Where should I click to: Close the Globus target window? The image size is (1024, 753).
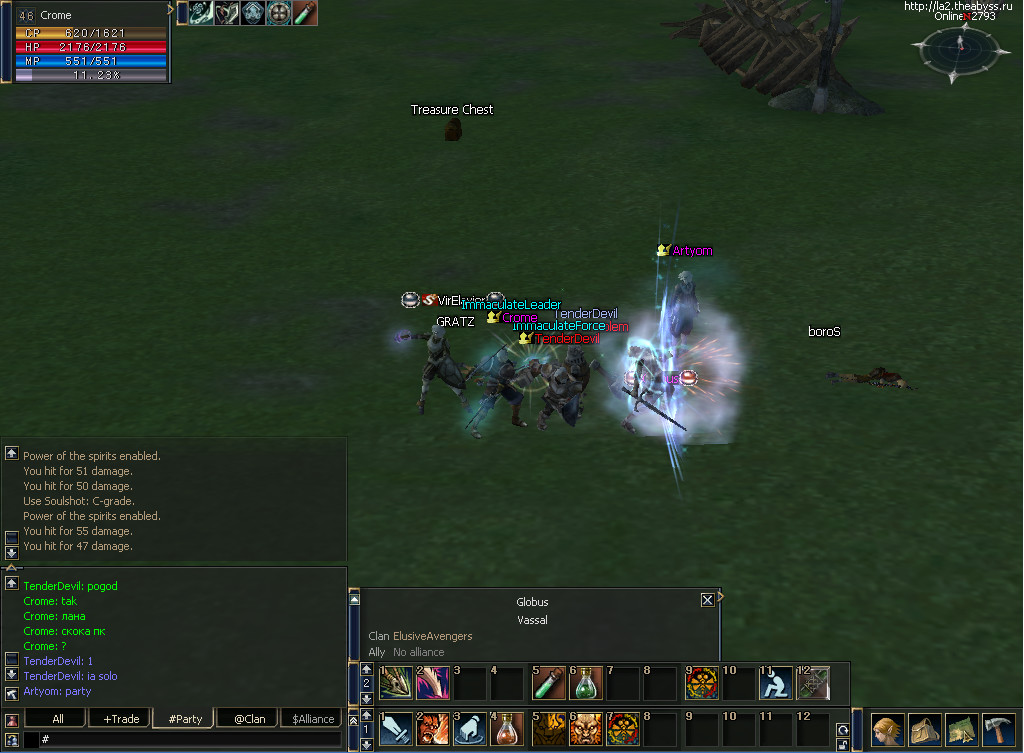pyautogui.click(x=707, y=600)
